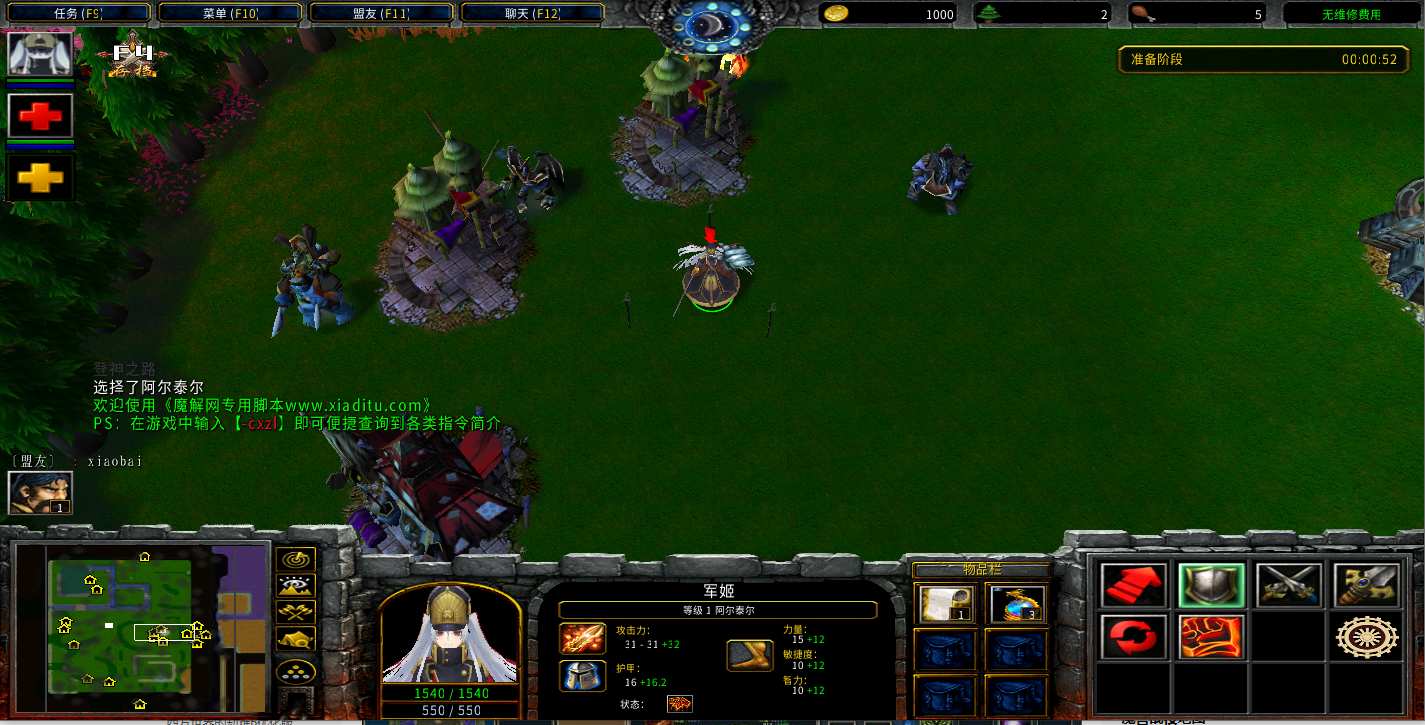This screenshot has width=1425, height=725.
Task: Activate the flaming red fist ability
Action: (x=1211, y=637)
